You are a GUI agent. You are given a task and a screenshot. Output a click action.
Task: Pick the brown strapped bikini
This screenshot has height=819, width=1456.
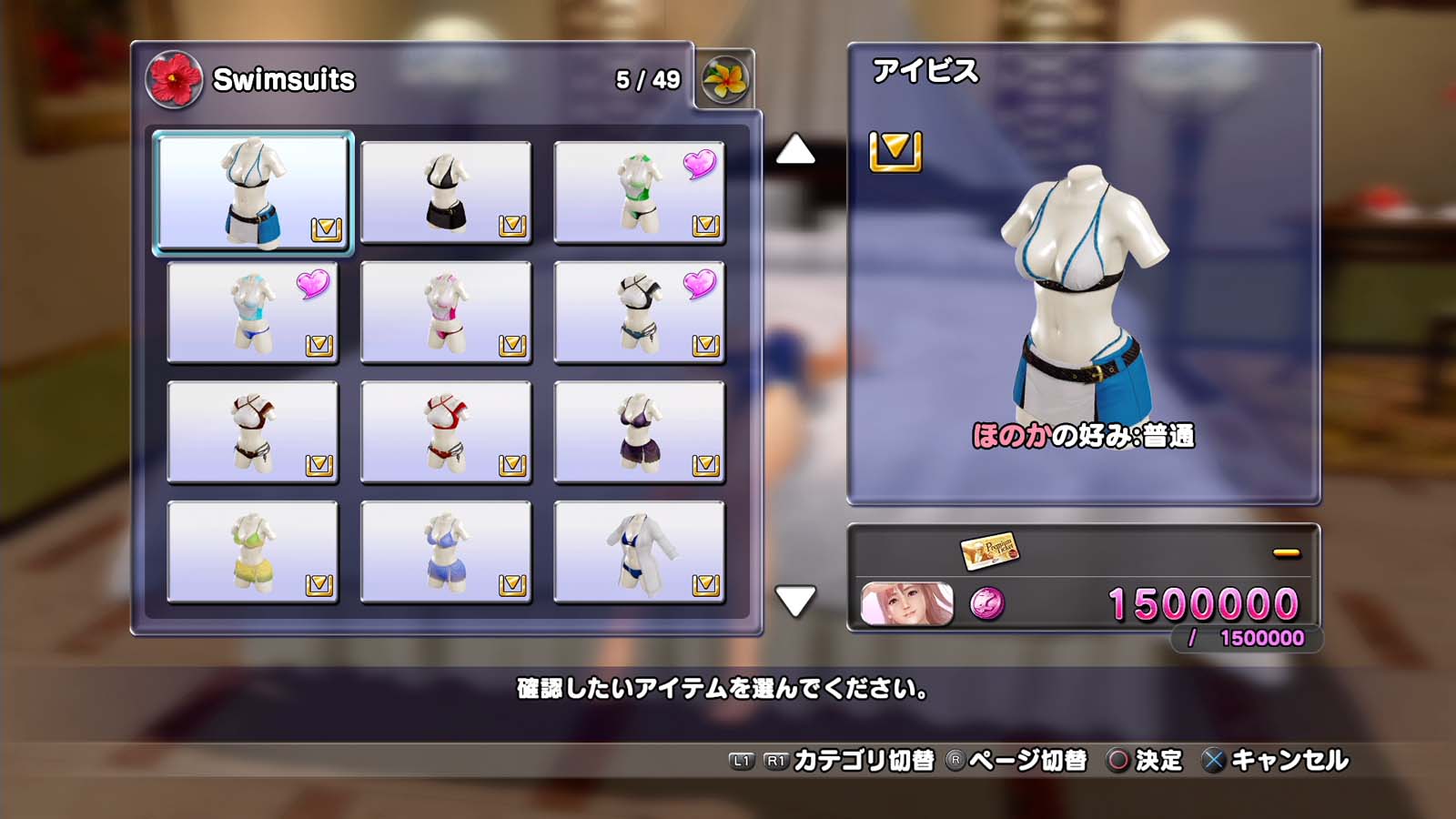click(x=252, y=432)
